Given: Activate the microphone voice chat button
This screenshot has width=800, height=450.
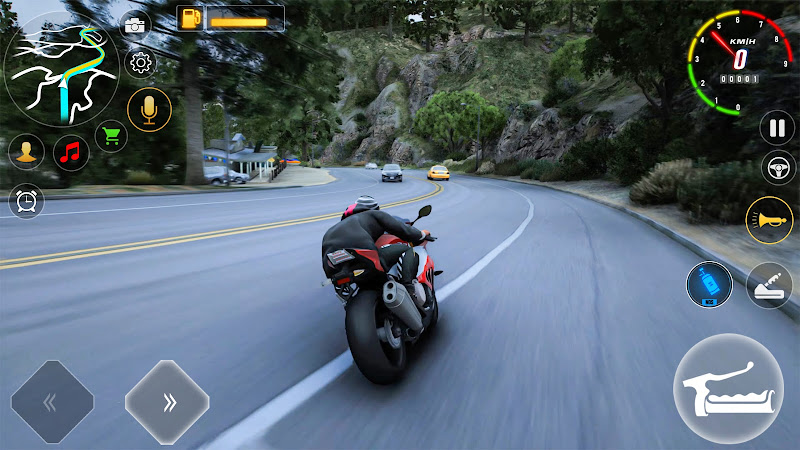Looking at the screenshot, I should coord(150,109).
